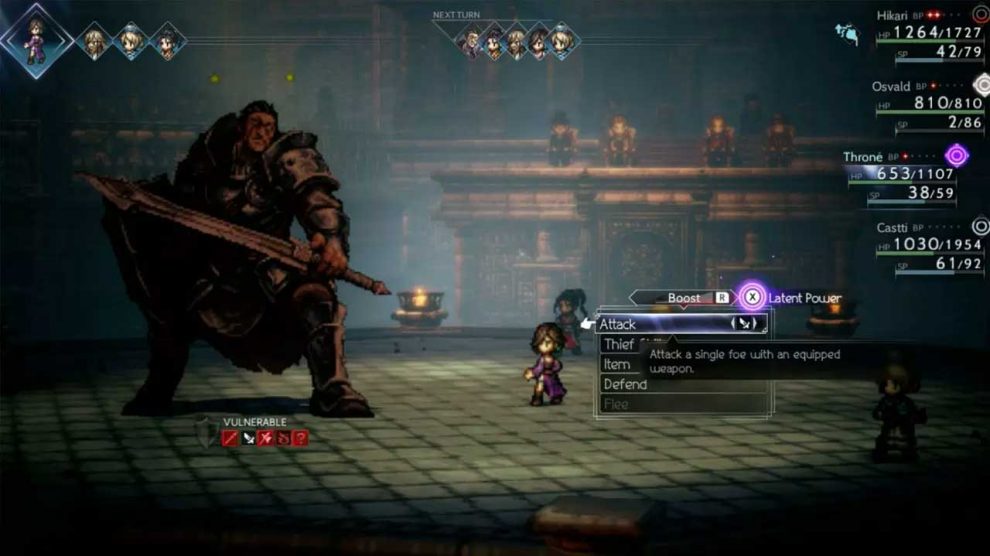Activate Boost above the command menu
Screen dimensions: 990x556
(685, 298)
